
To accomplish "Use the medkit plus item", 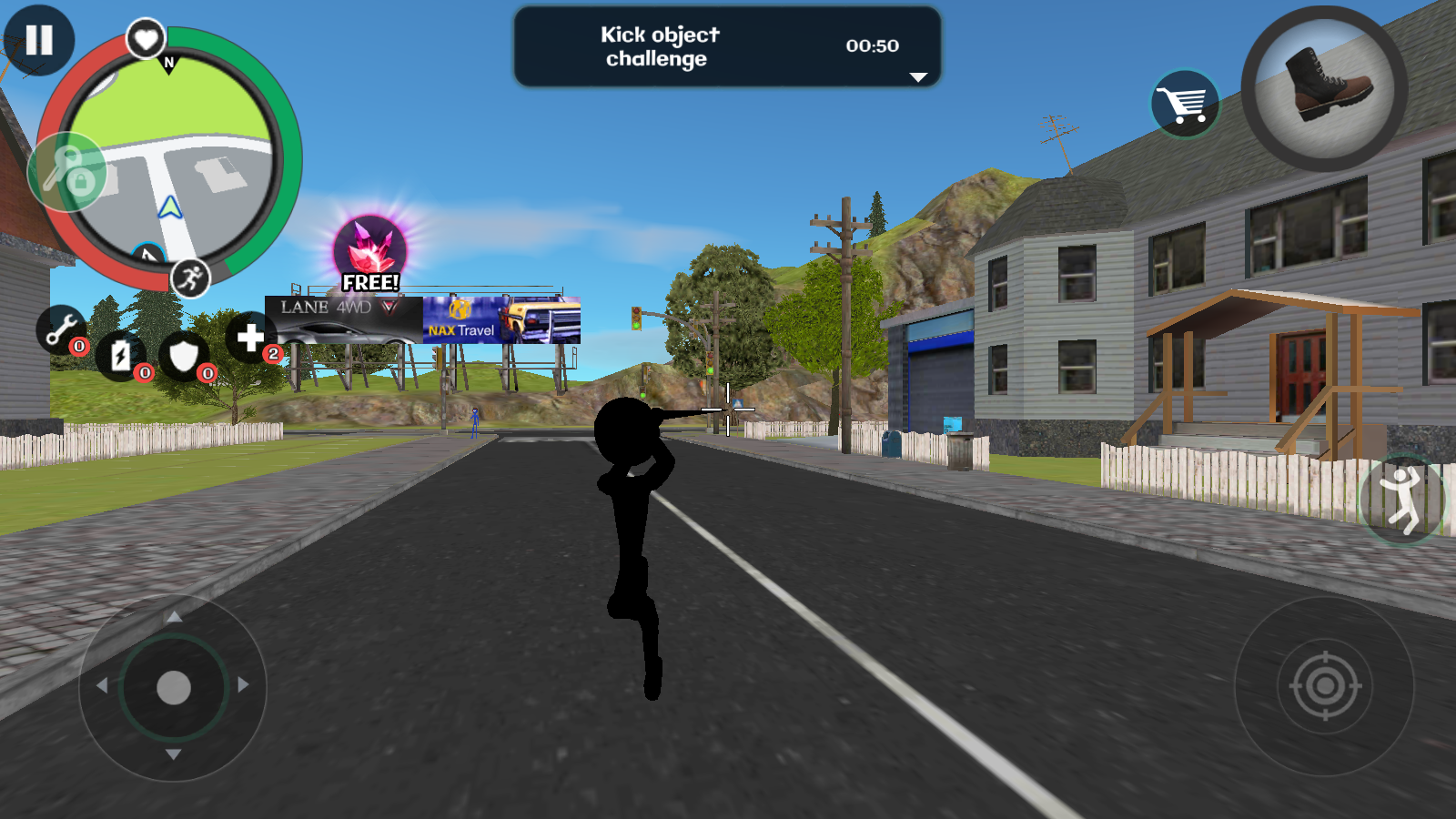I will pyautogui.click(x=250, y=338).
